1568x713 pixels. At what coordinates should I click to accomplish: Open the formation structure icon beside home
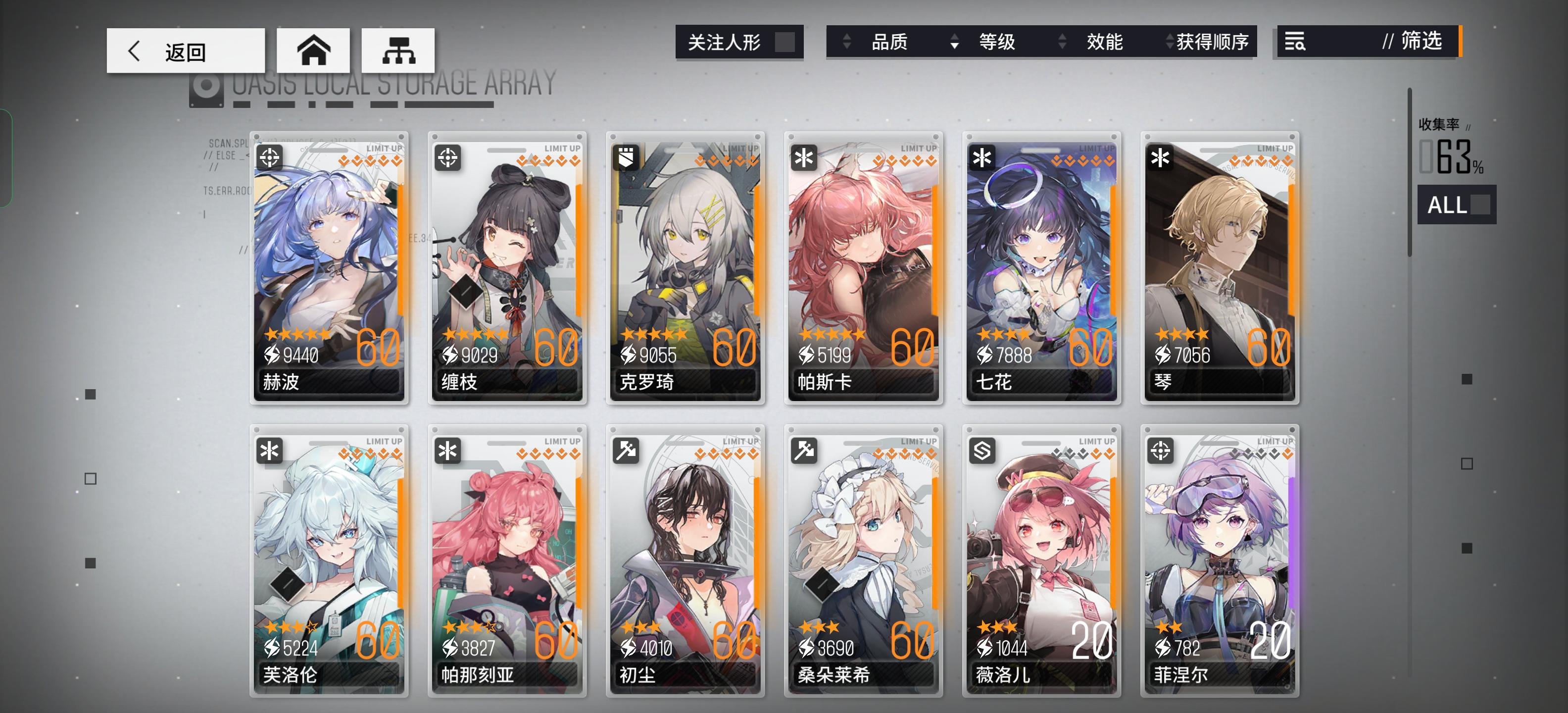click(x=397, y=51)
